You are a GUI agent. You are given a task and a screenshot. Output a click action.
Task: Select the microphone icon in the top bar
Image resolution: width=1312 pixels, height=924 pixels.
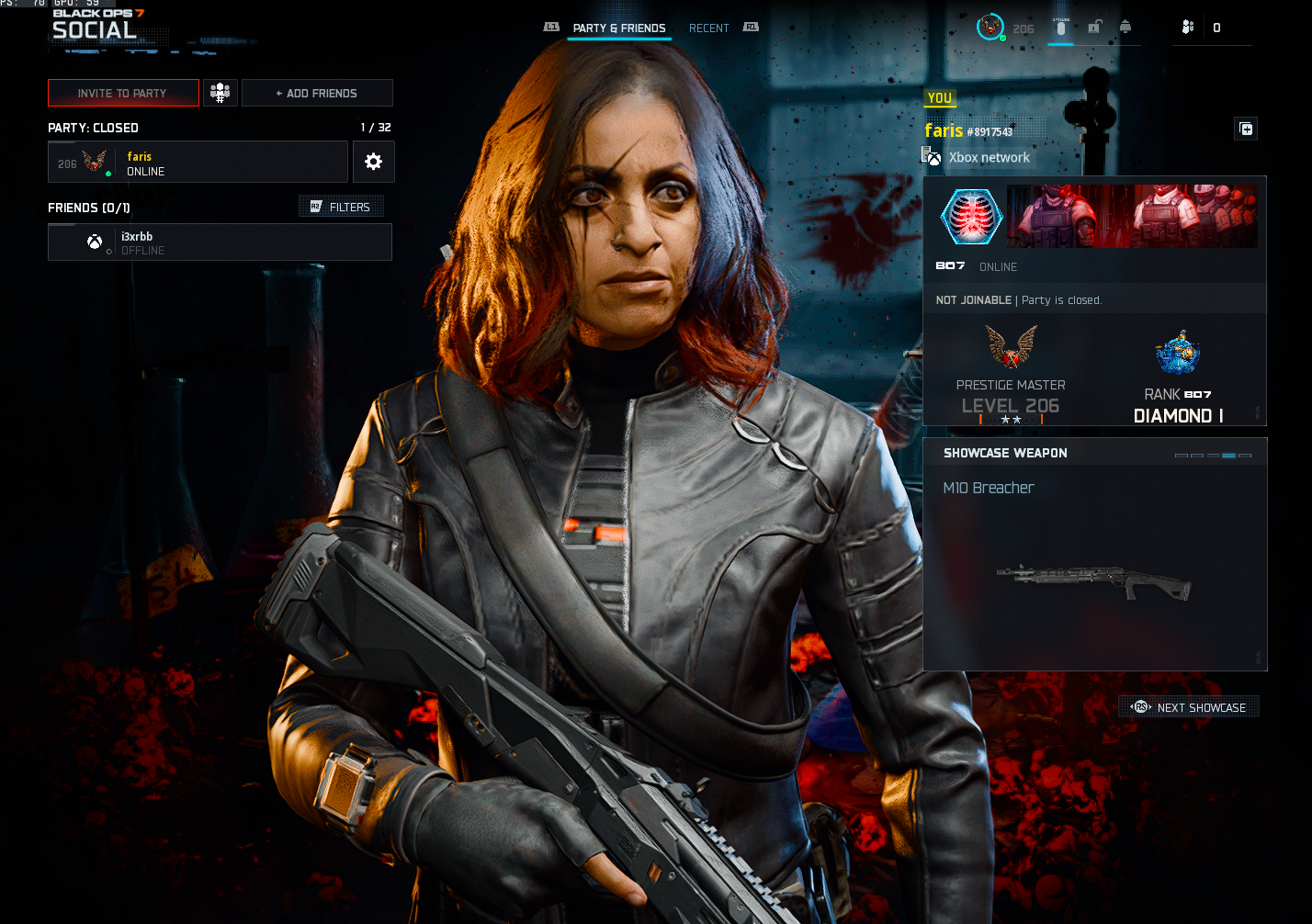tap(1060, 28)
